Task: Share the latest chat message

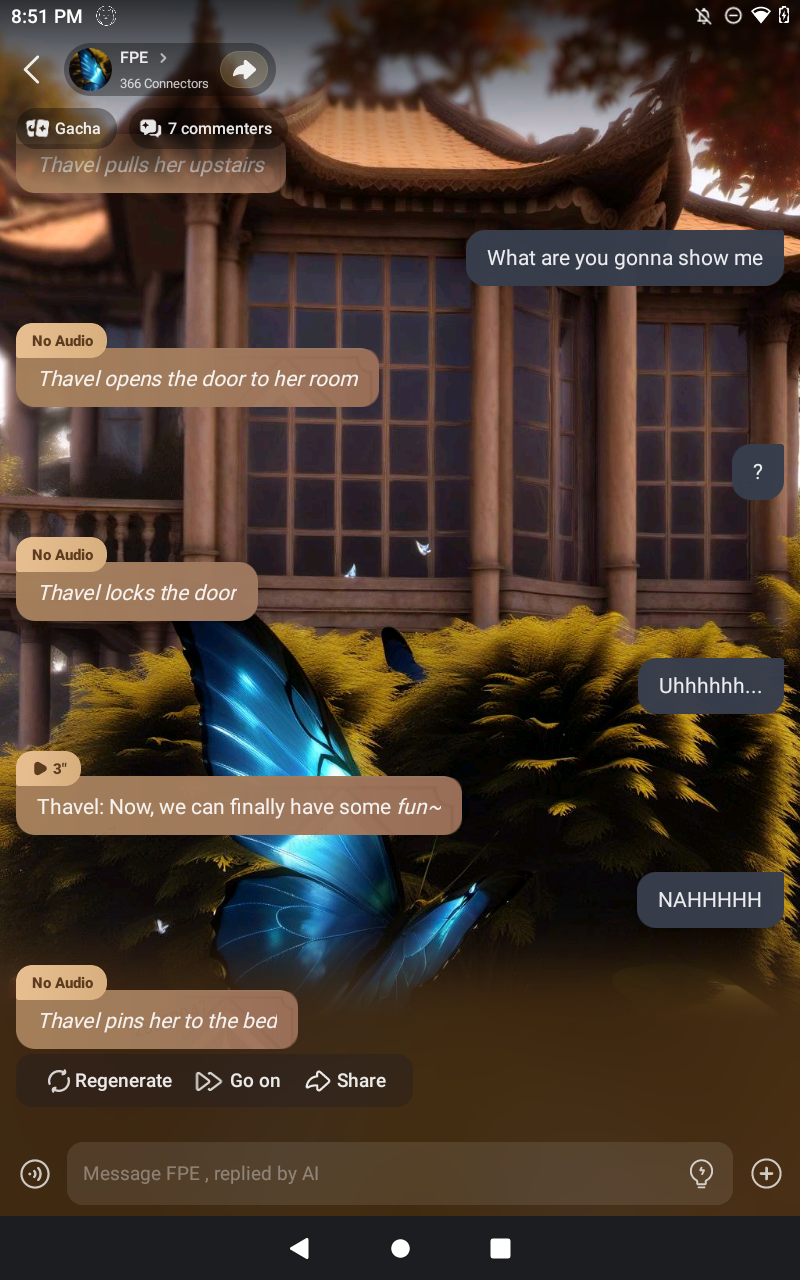Action: pyautogui.click(x=346, y=1080)
